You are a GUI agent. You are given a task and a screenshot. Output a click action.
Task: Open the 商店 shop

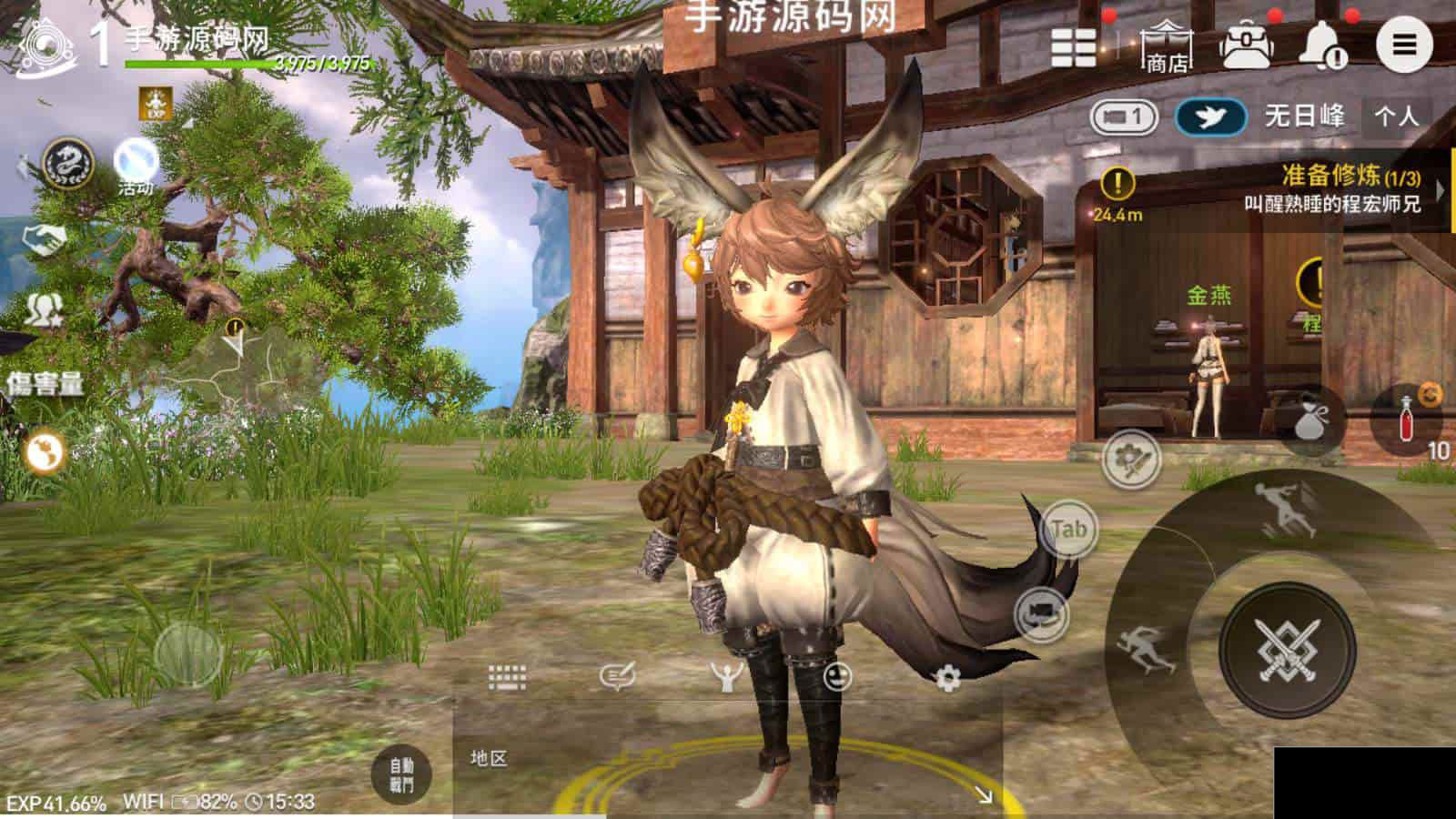tap(1167, 45)
